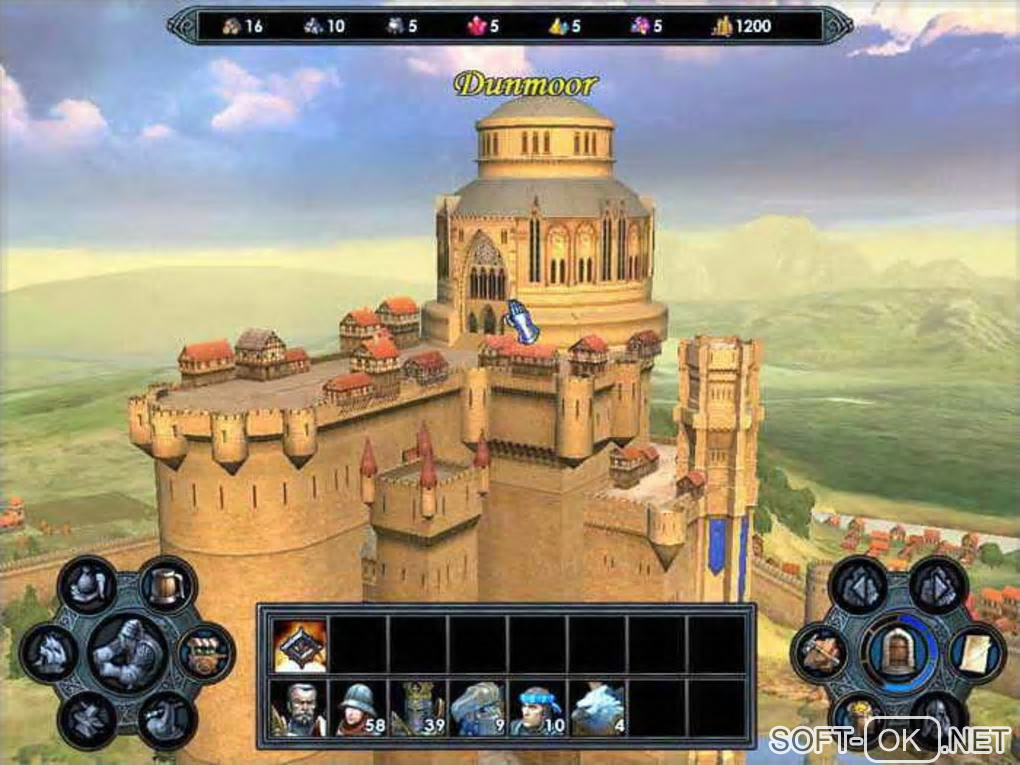Screen dimensions: 1020x765
Task: Select the town garrison flaming crest slot
Action: coord(299,644)
